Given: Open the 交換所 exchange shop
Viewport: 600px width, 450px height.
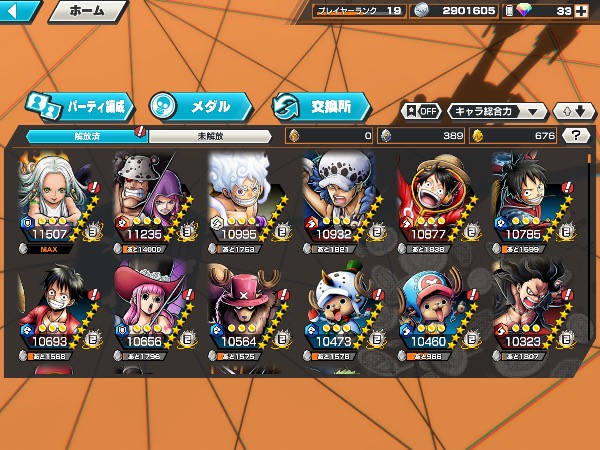Looking at the screenshot, I should coord(320,105).
